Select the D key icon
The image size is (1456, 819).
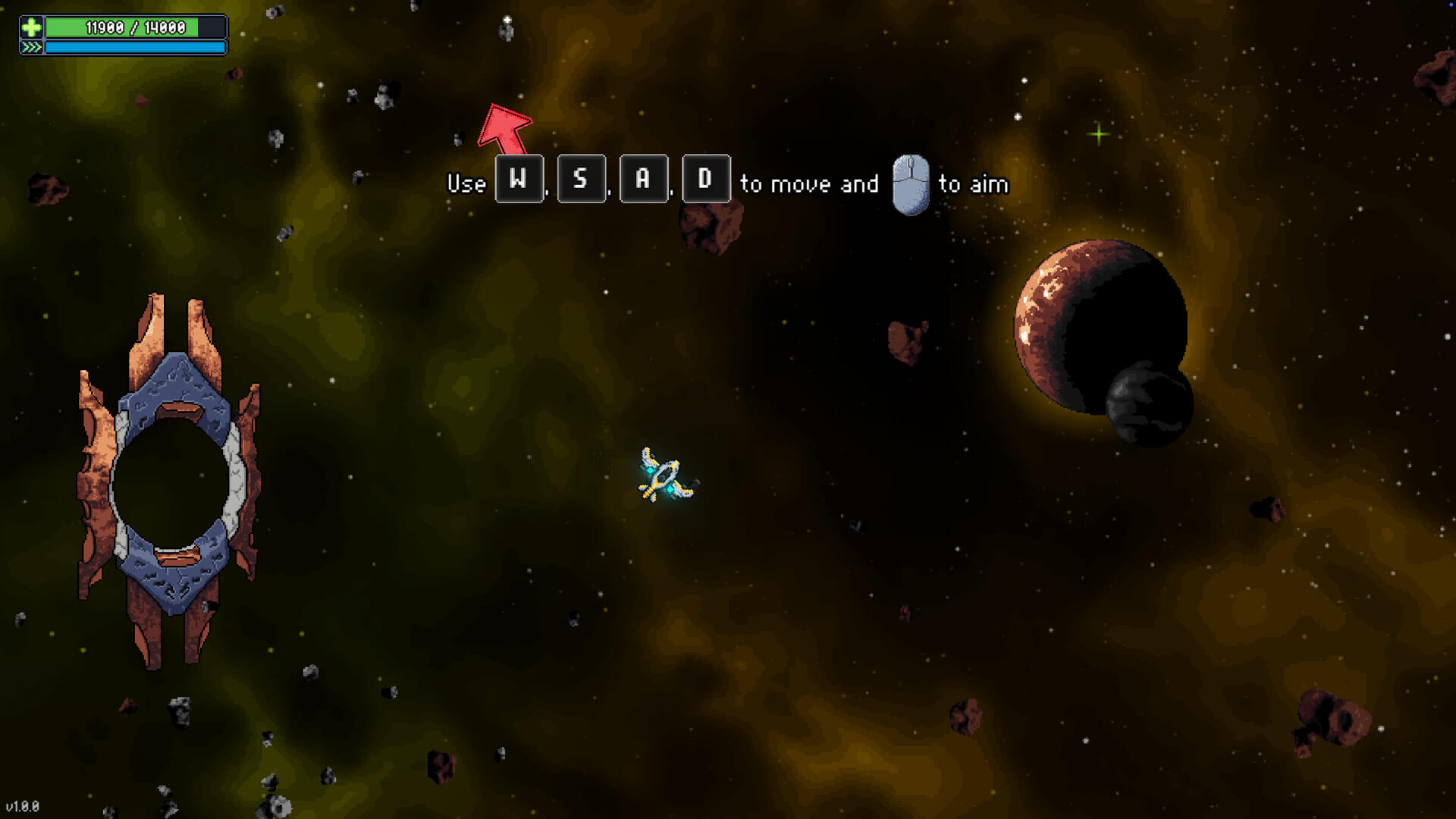pyautogui.click(x=705, y=180)
